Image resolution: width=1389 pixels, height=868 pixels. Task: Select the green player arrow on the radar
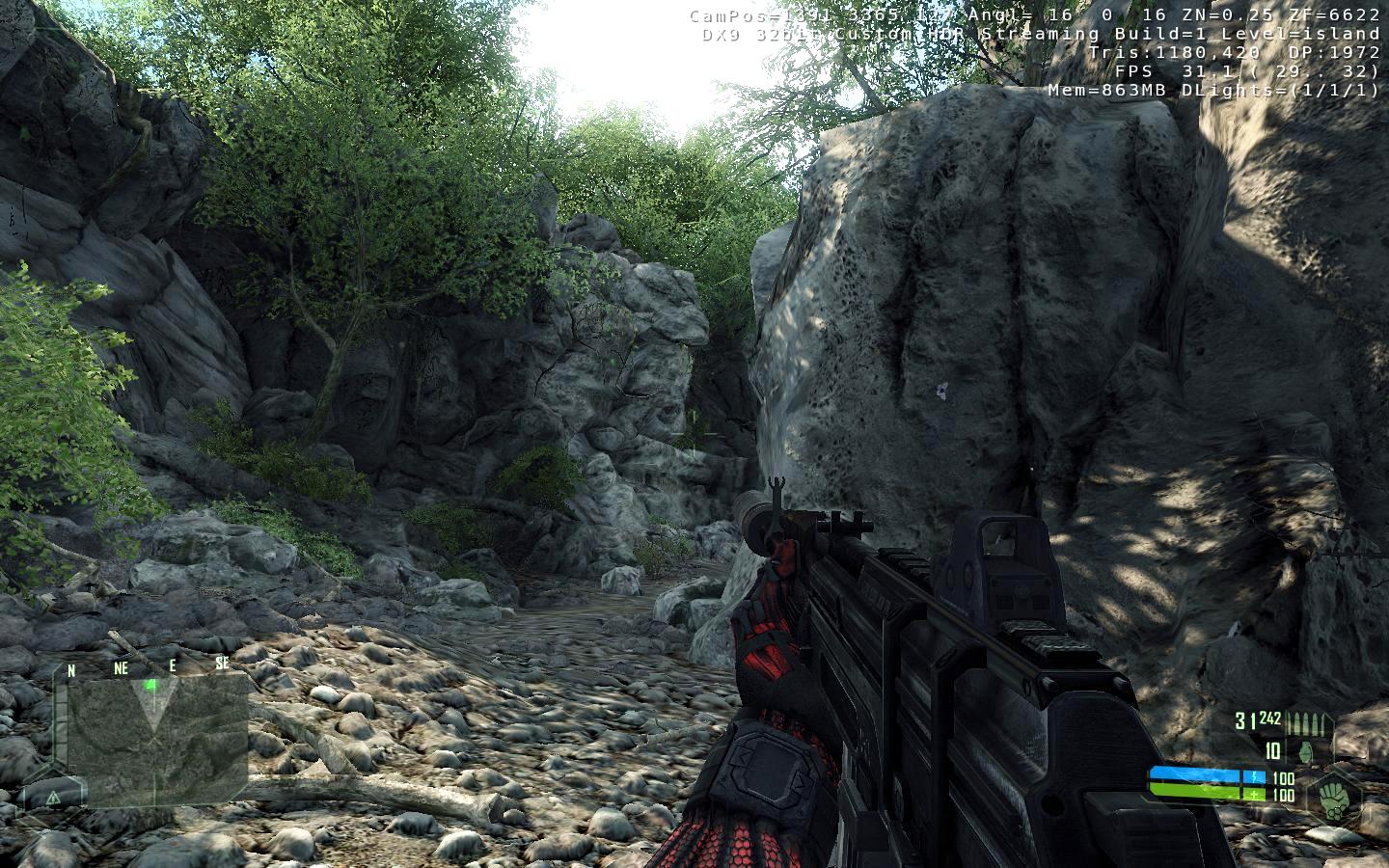[x=150, y=686]
